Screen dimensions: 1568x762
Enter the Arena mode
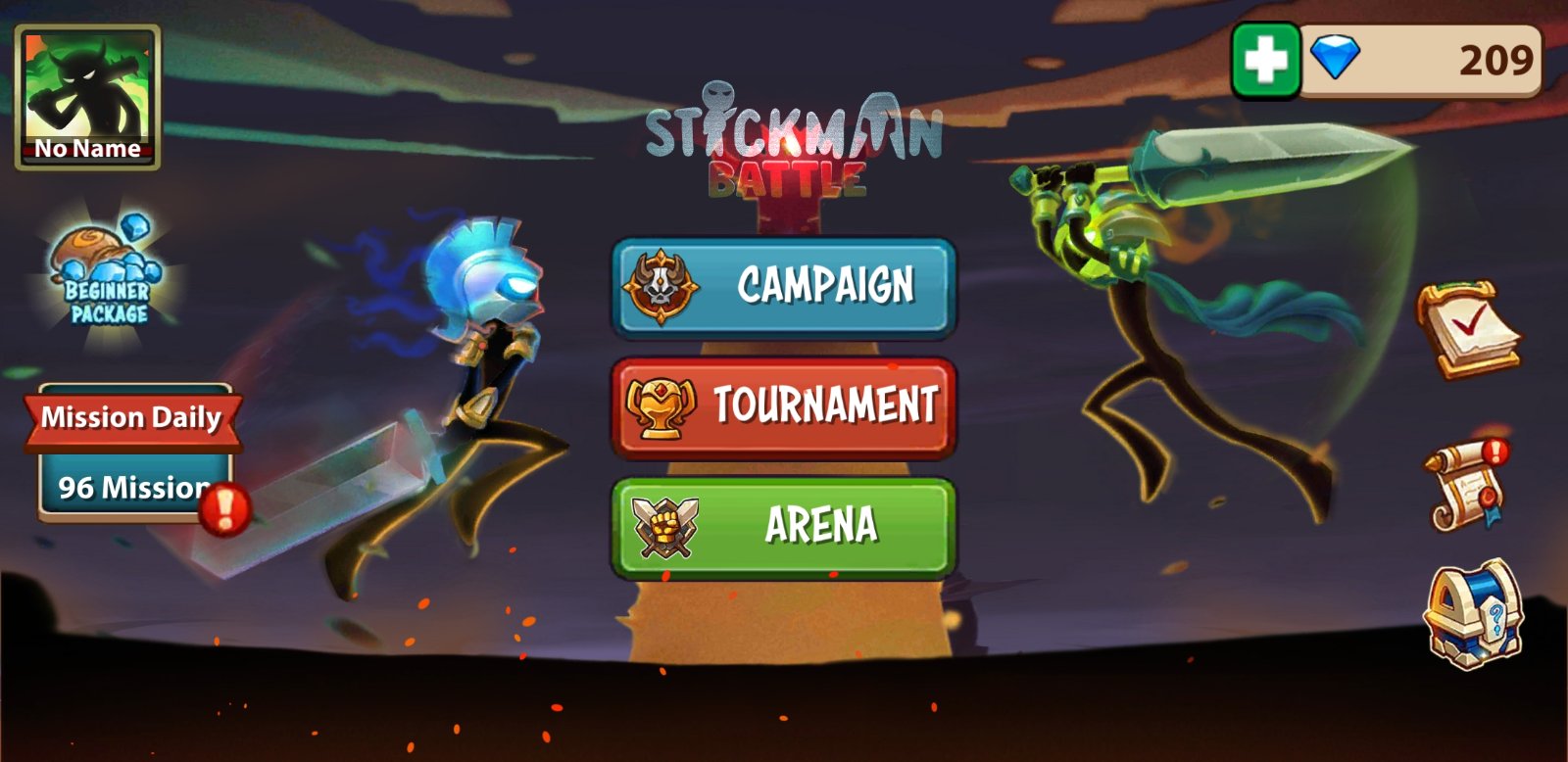click(784, 526)
